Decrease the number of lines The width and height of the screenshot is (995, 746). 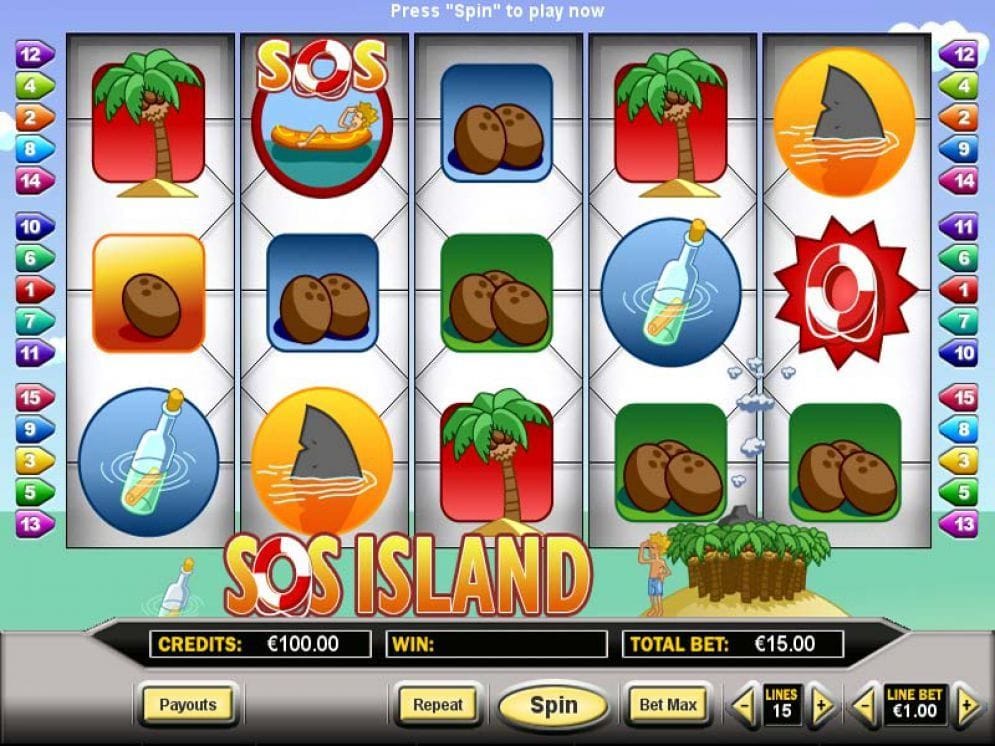click(742, 708)
